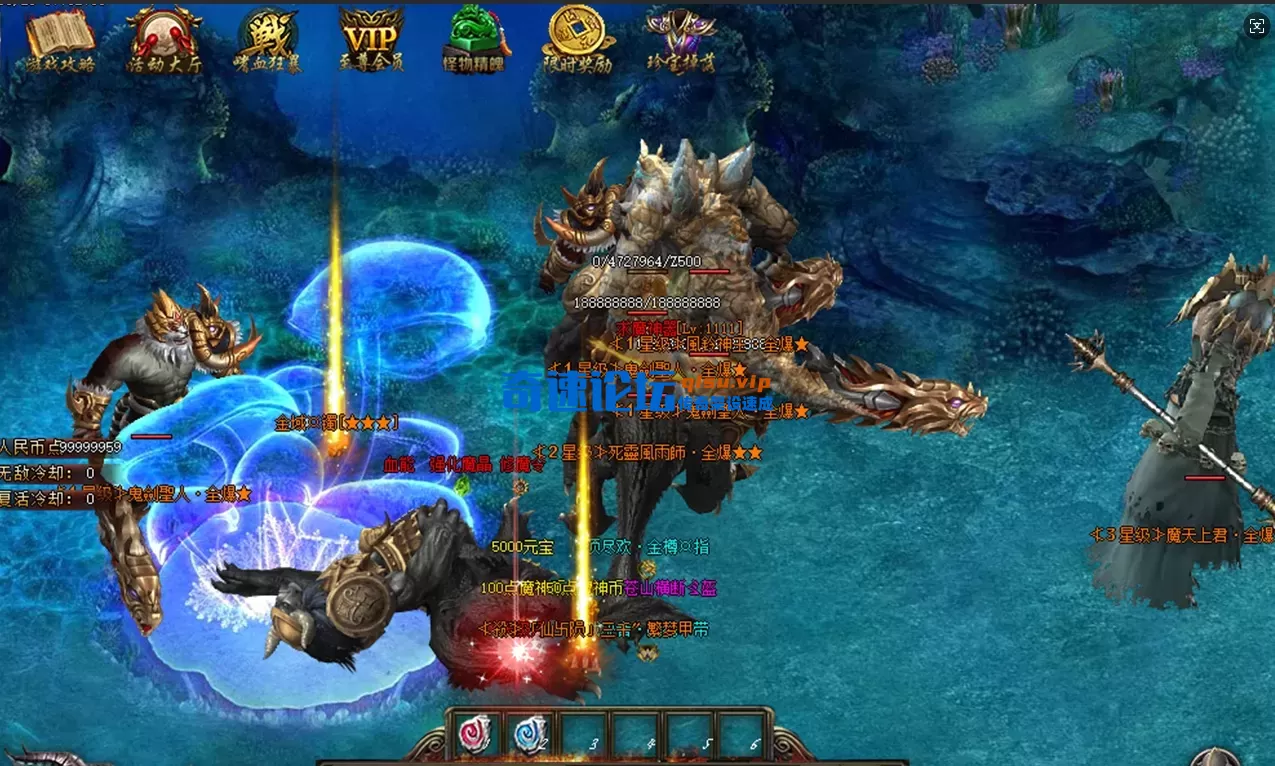Open the 怪物精魄 jade seal icon

[x=476, y=39]
